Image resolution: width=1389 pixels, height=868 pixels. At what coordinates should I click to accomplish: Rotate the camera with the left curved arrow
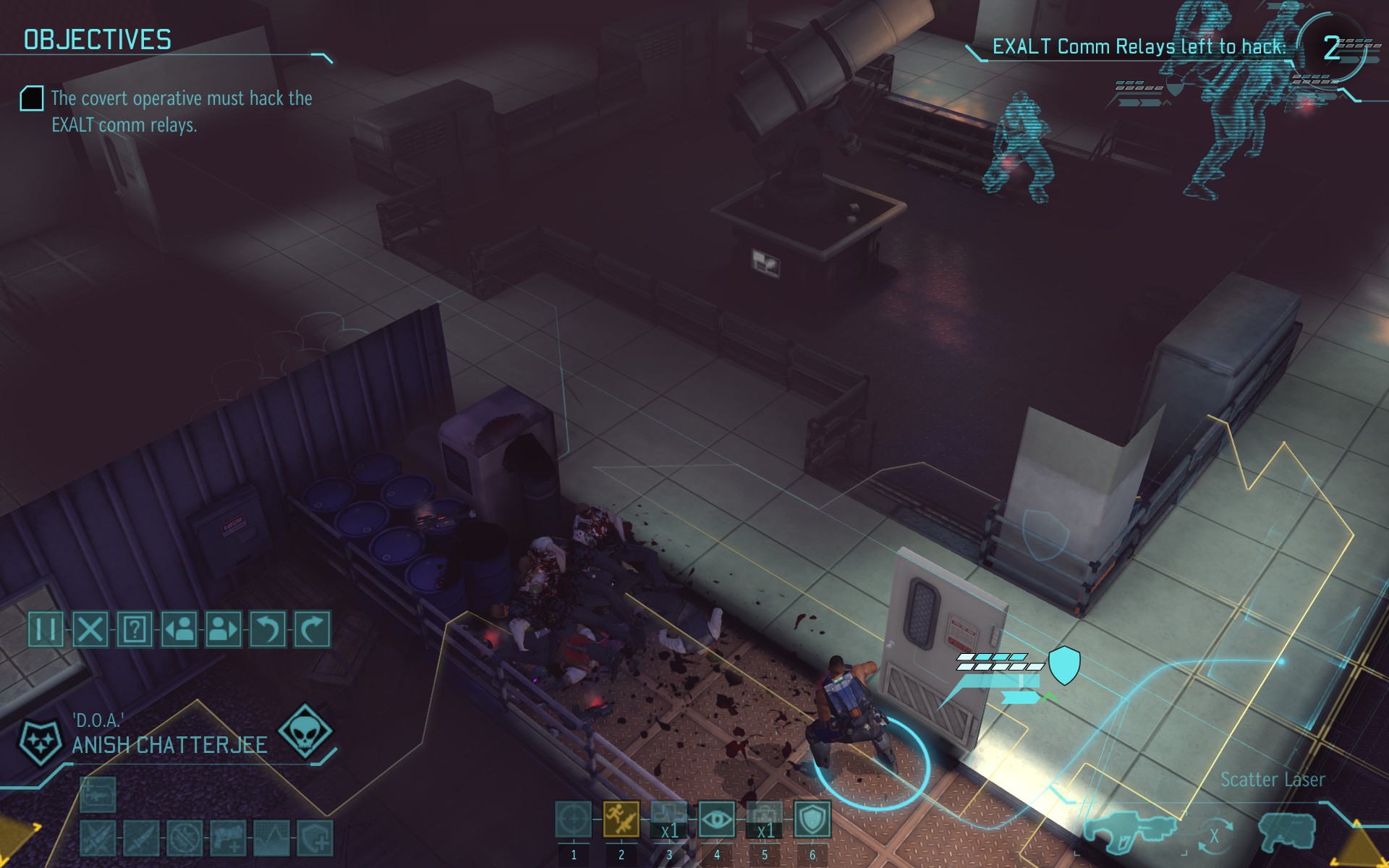pyautogui.click(x=268, y=629)
